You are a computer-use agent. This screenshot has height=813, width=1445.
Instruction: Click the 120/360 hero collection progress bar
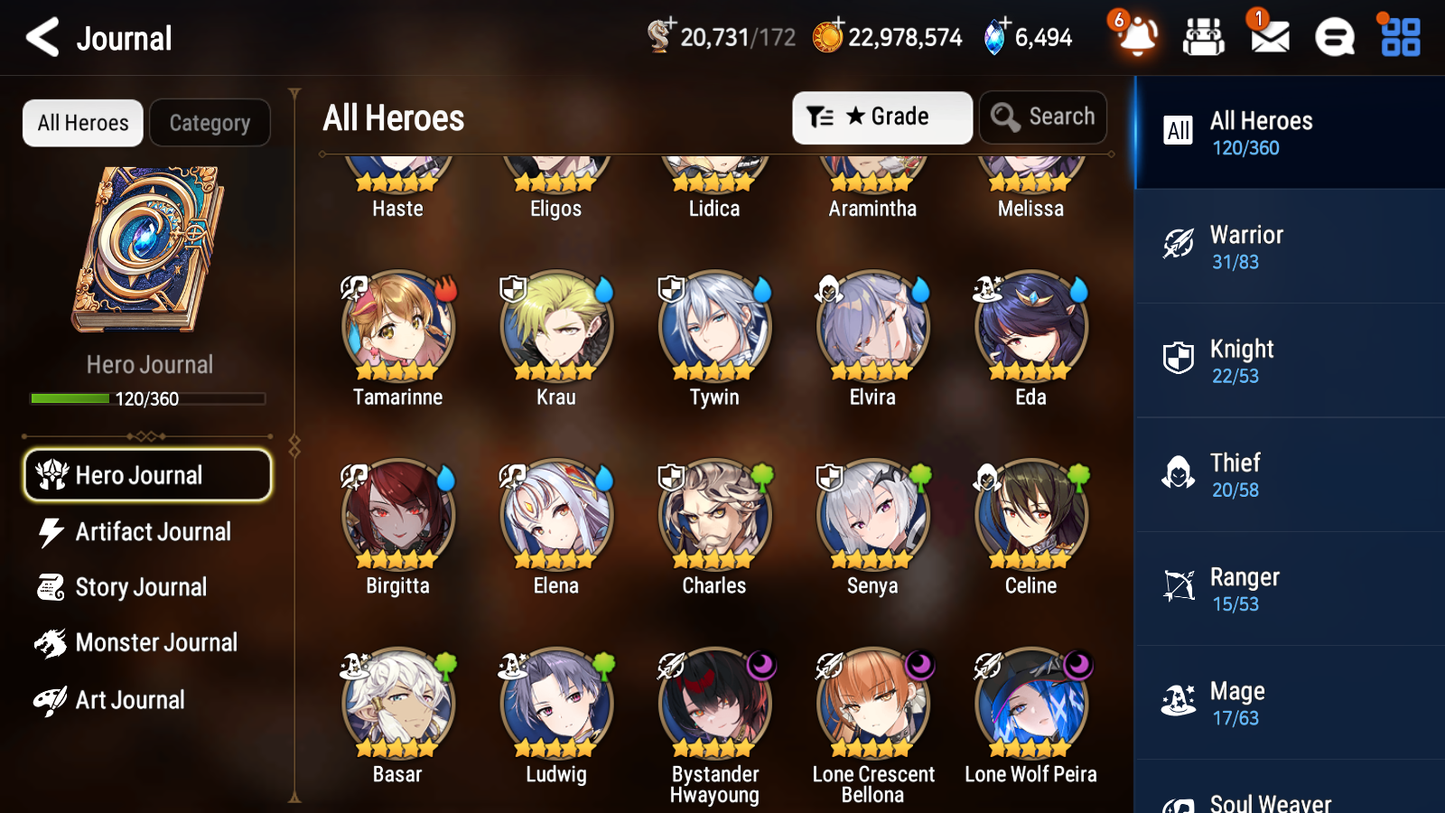click(x=148, y=398)
